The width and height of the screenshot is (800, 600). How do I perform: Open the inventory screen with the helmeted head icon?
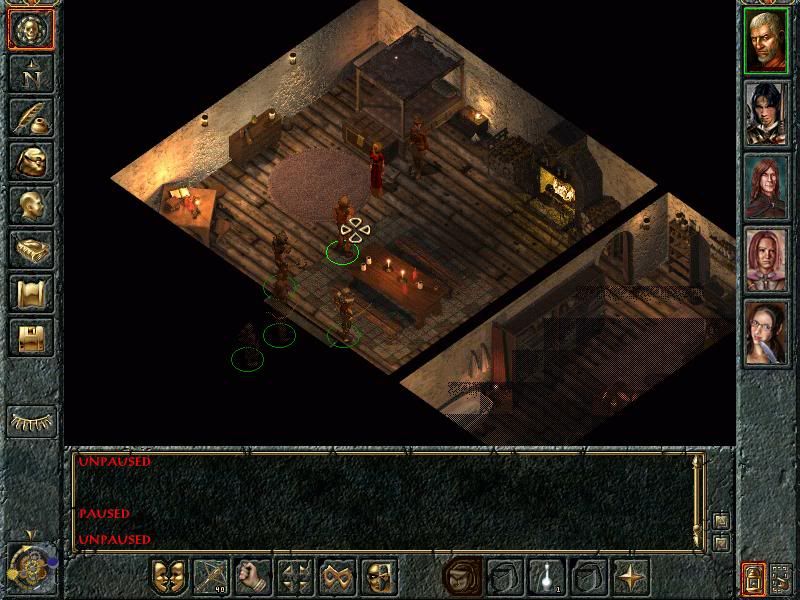tap(31, 161)
